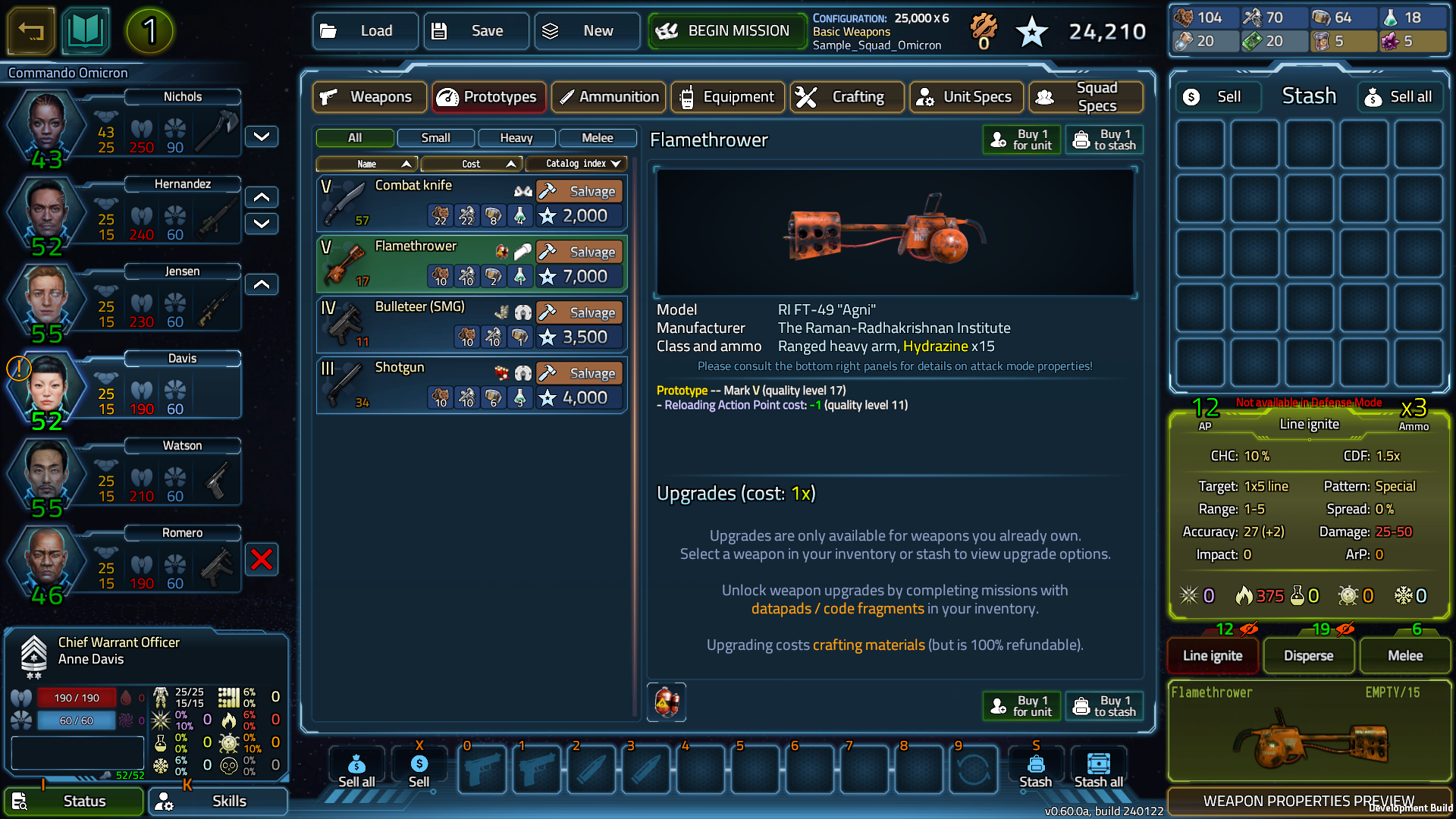Toggle the crossed-eye icon above Disperse
The height and width of the screenshot is (819, 1456).
tap(1344, 629)
